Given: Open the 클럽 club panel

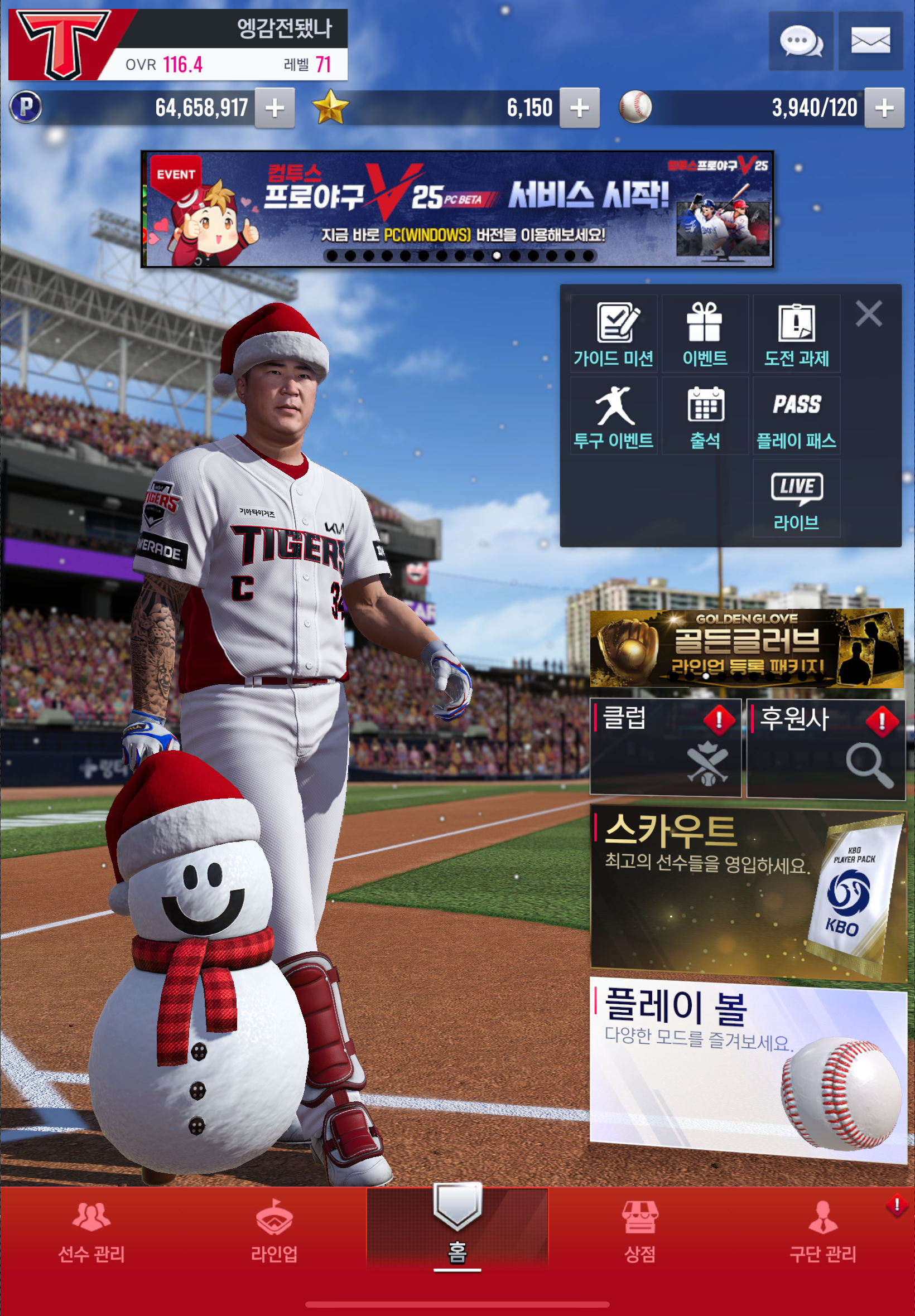Looking at the screenshot, I should click(665, 747).
